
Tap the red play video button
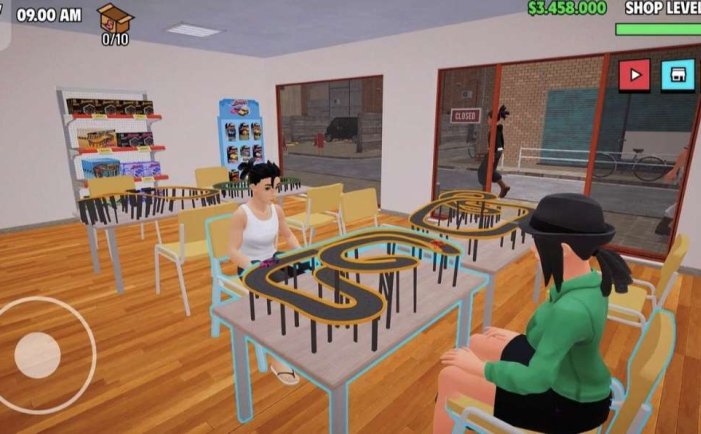[x=634, y=75]
